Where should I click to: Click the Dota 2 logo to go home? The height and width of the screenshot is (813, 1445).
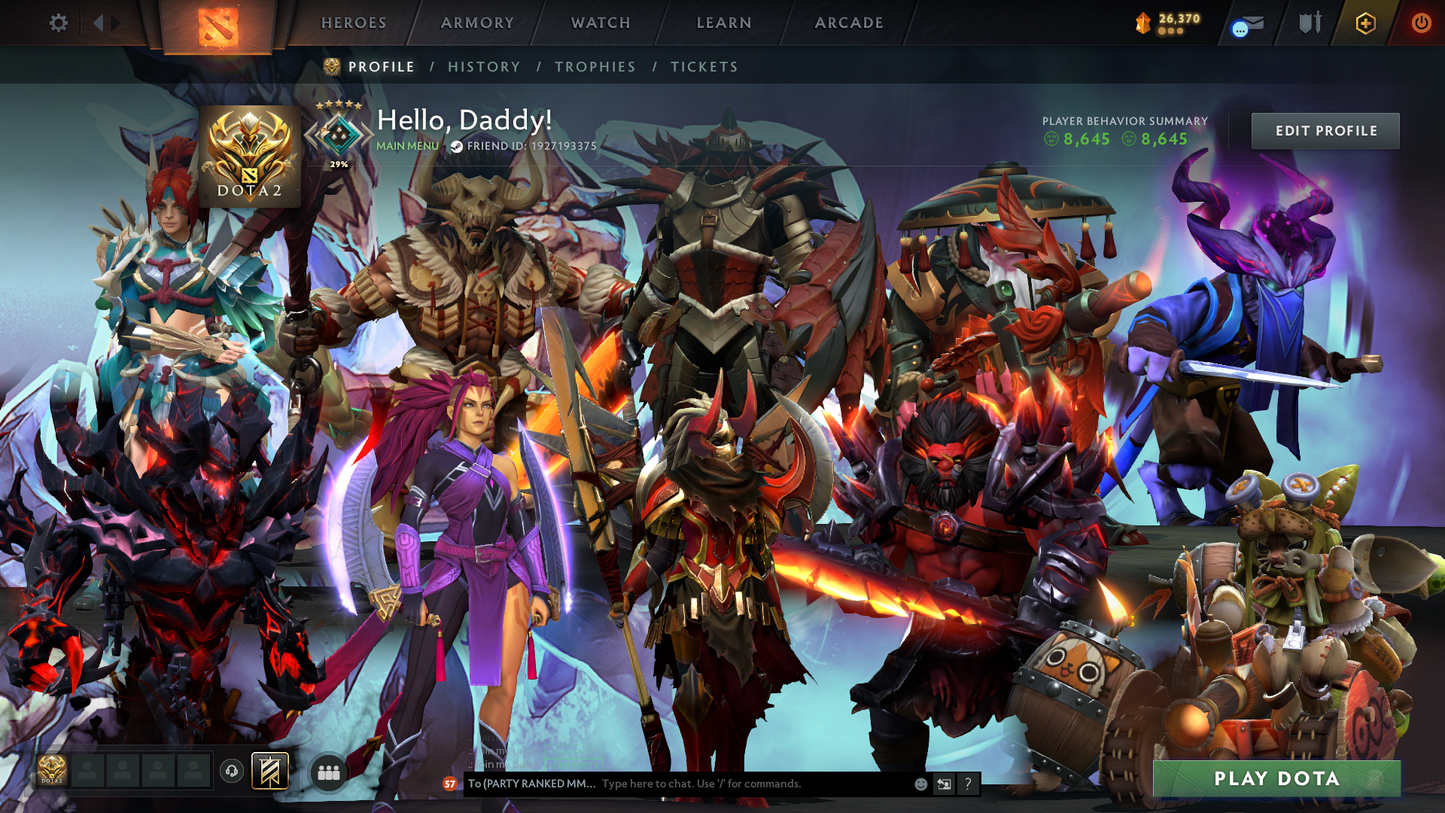(220, 26)
